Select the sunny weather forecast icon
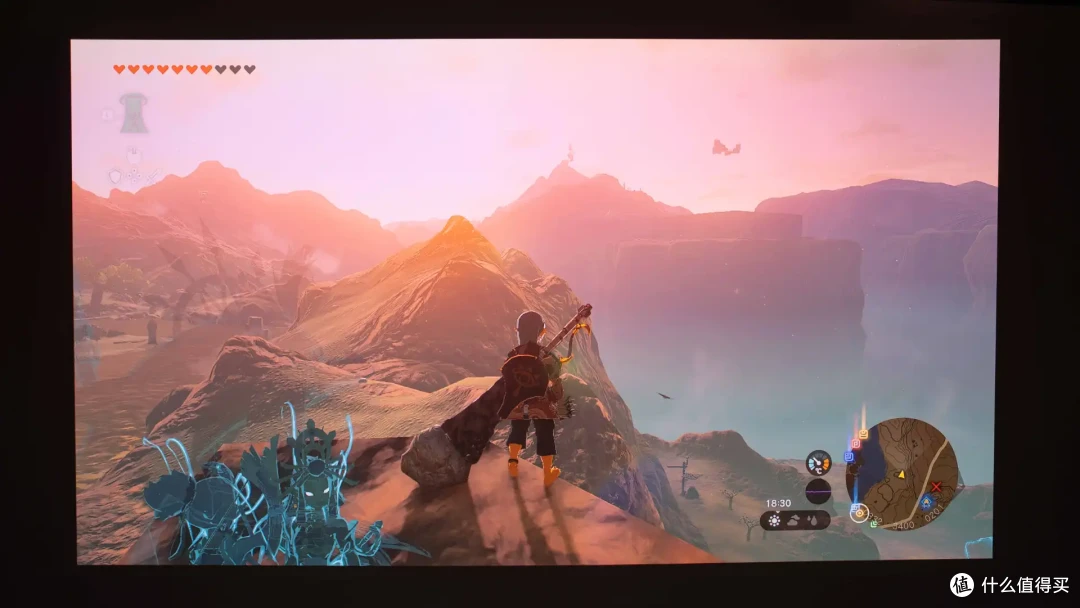The height and width of the screenshot is (608, 1080). click(775, 520)
